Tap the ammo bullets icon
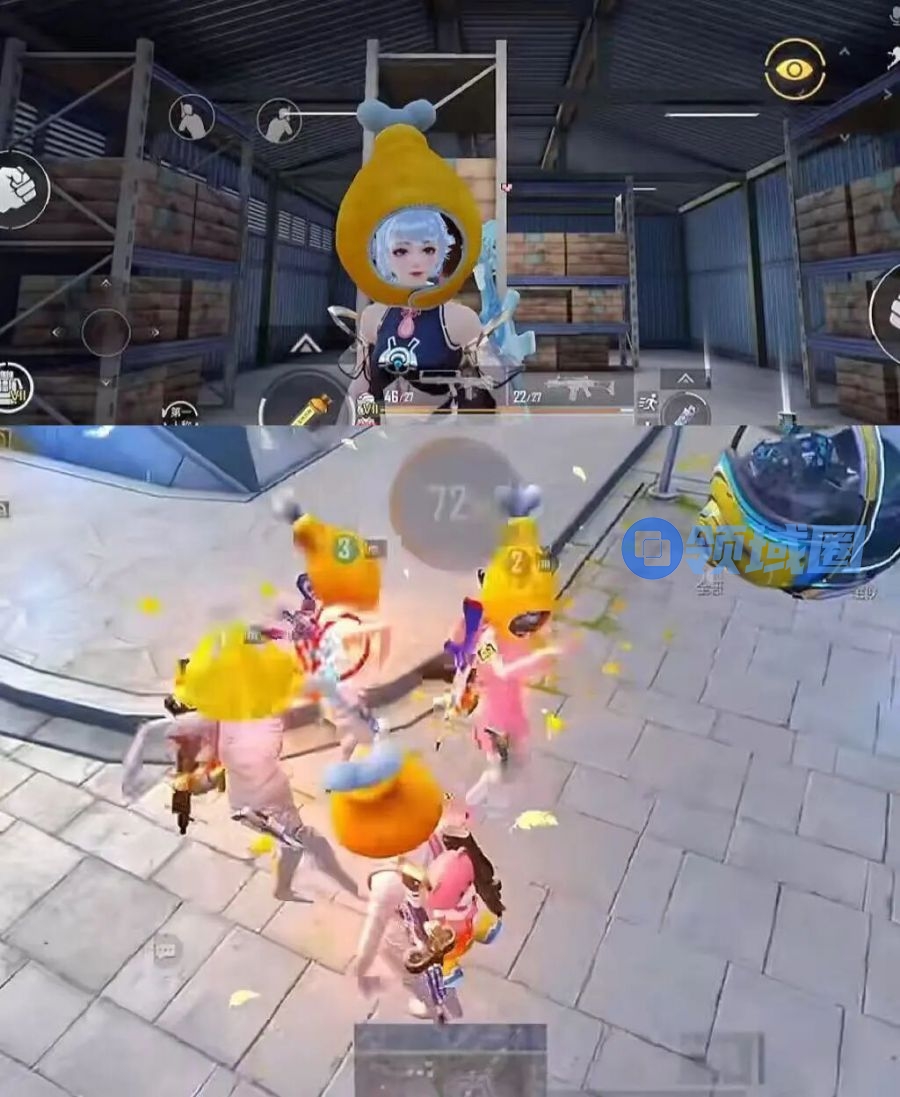Viewport: 900px width, 1097px height. coord(14,387)
